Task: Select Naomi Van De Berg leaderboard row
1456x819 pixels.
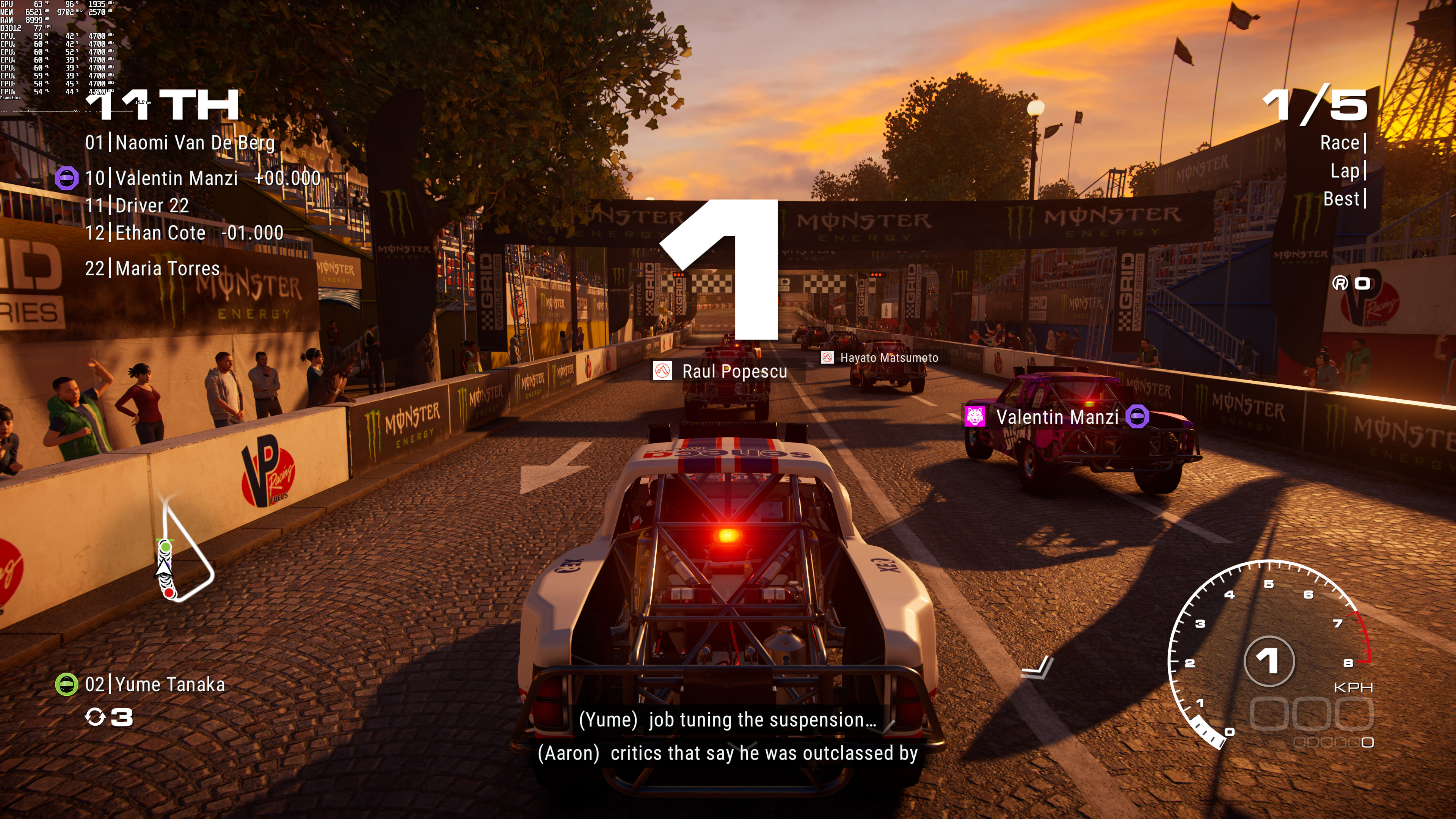Action: (x=180, y=143)
